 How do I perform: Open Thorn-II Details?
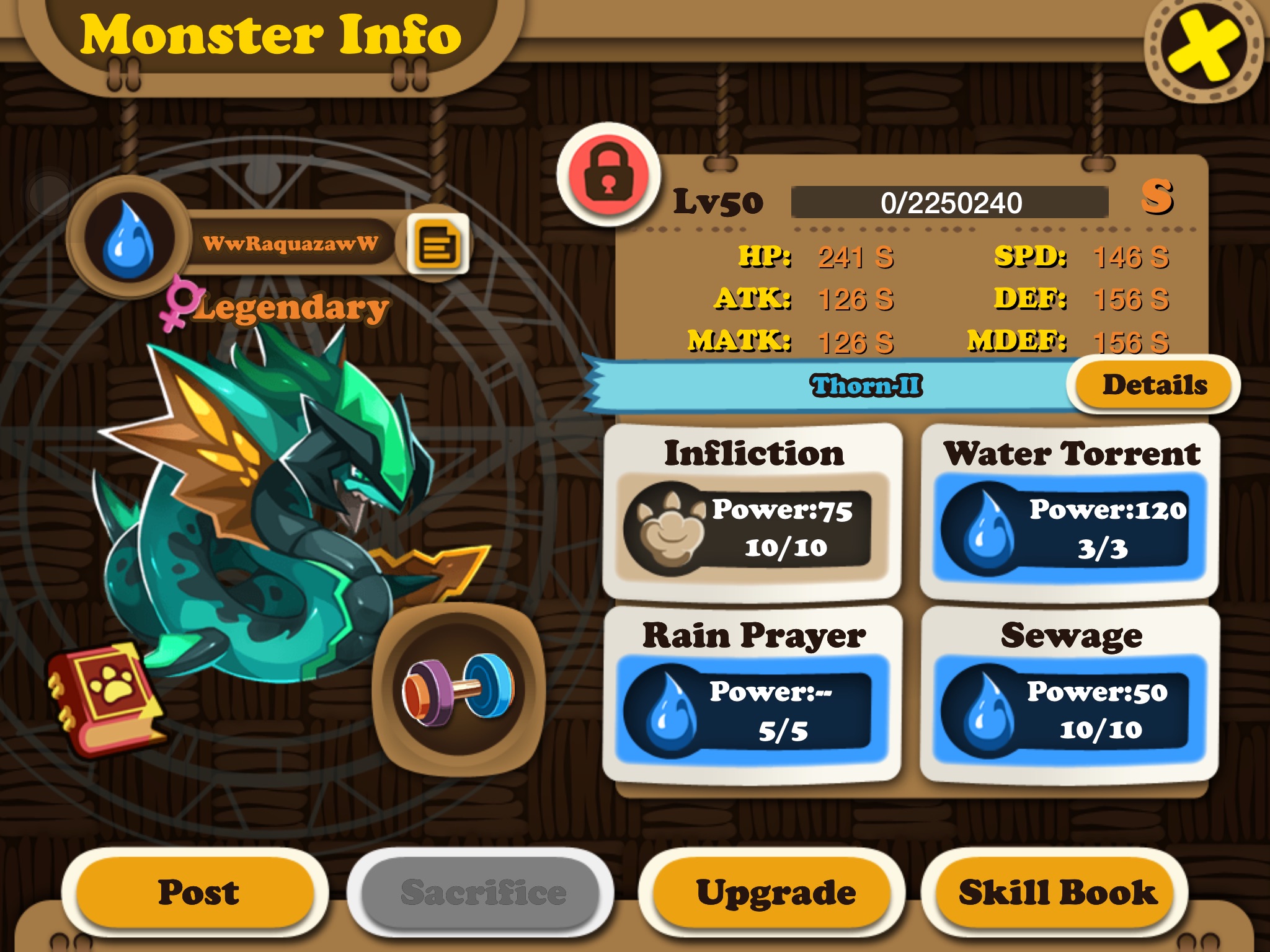pyautogui.click(x=1154, y=385)
